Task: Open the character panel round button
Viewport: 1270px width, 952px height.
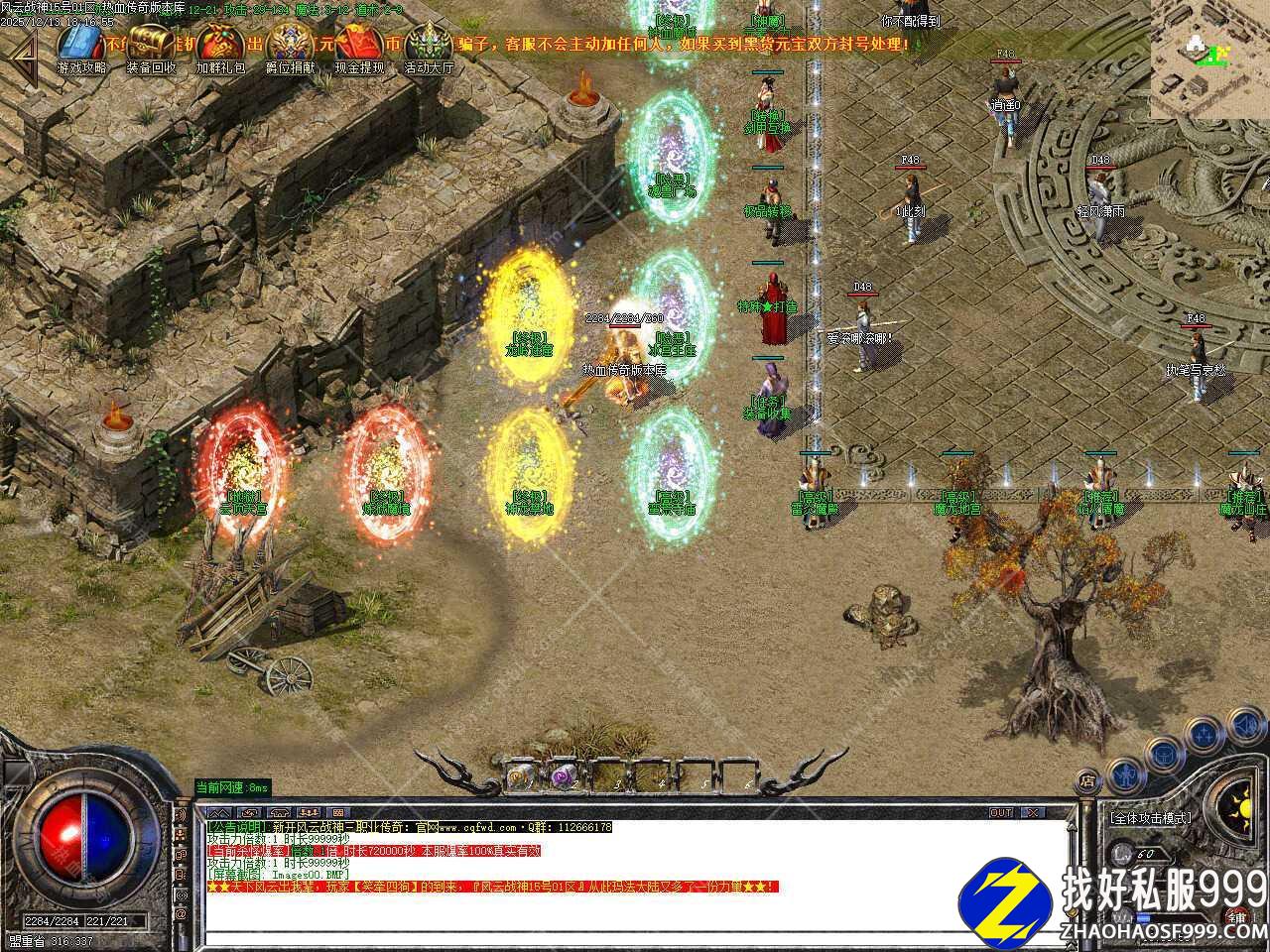Action: [x=1124, y=773]
